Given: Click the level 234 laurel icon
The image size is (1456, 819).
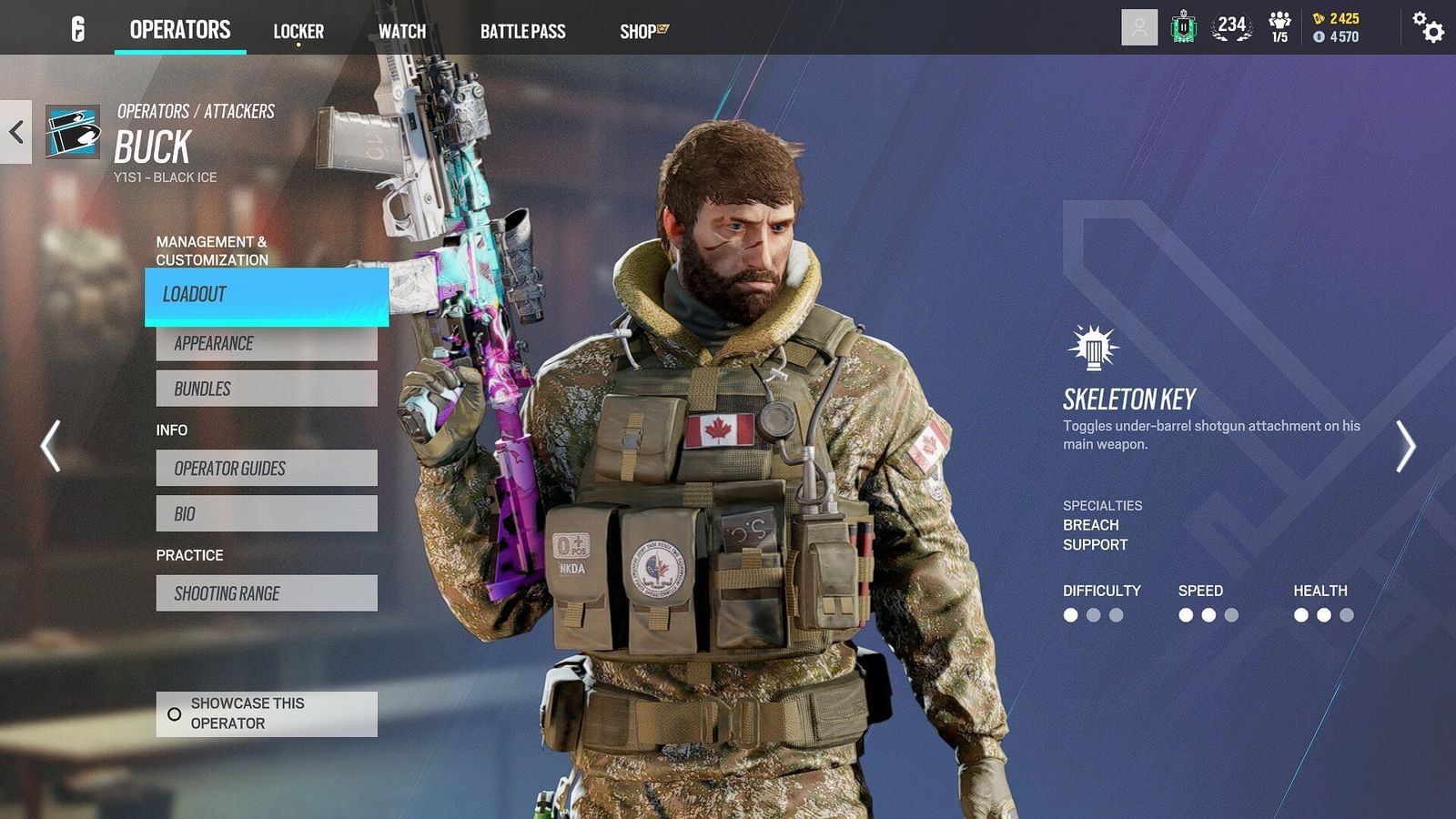Looking at the screenshot, I should (1232, 27).
